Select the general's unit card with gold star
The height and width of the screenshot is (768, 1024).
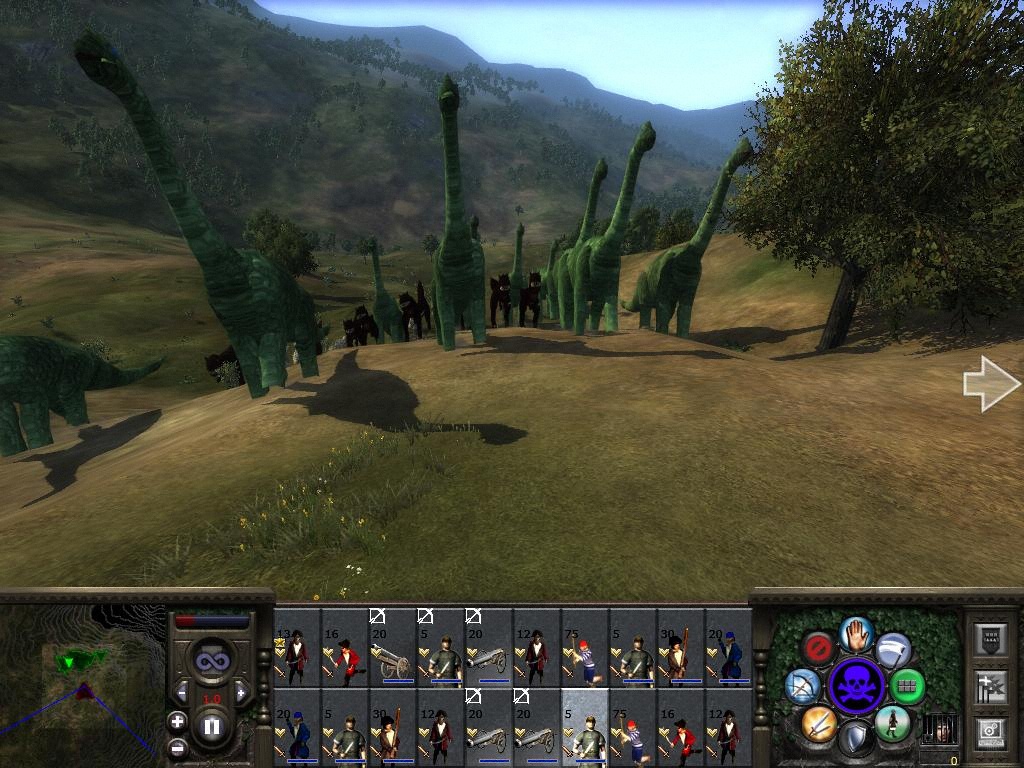297,647
